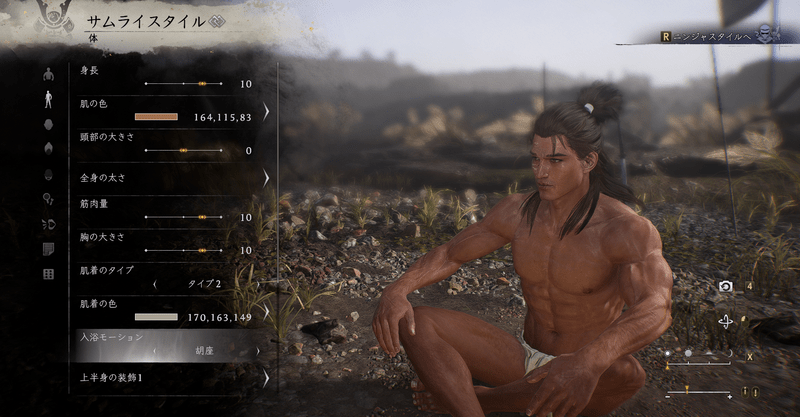Change the 肌着のタイプ underwear type selector
This screenshot has height=417, width=800.
point(205,284)
